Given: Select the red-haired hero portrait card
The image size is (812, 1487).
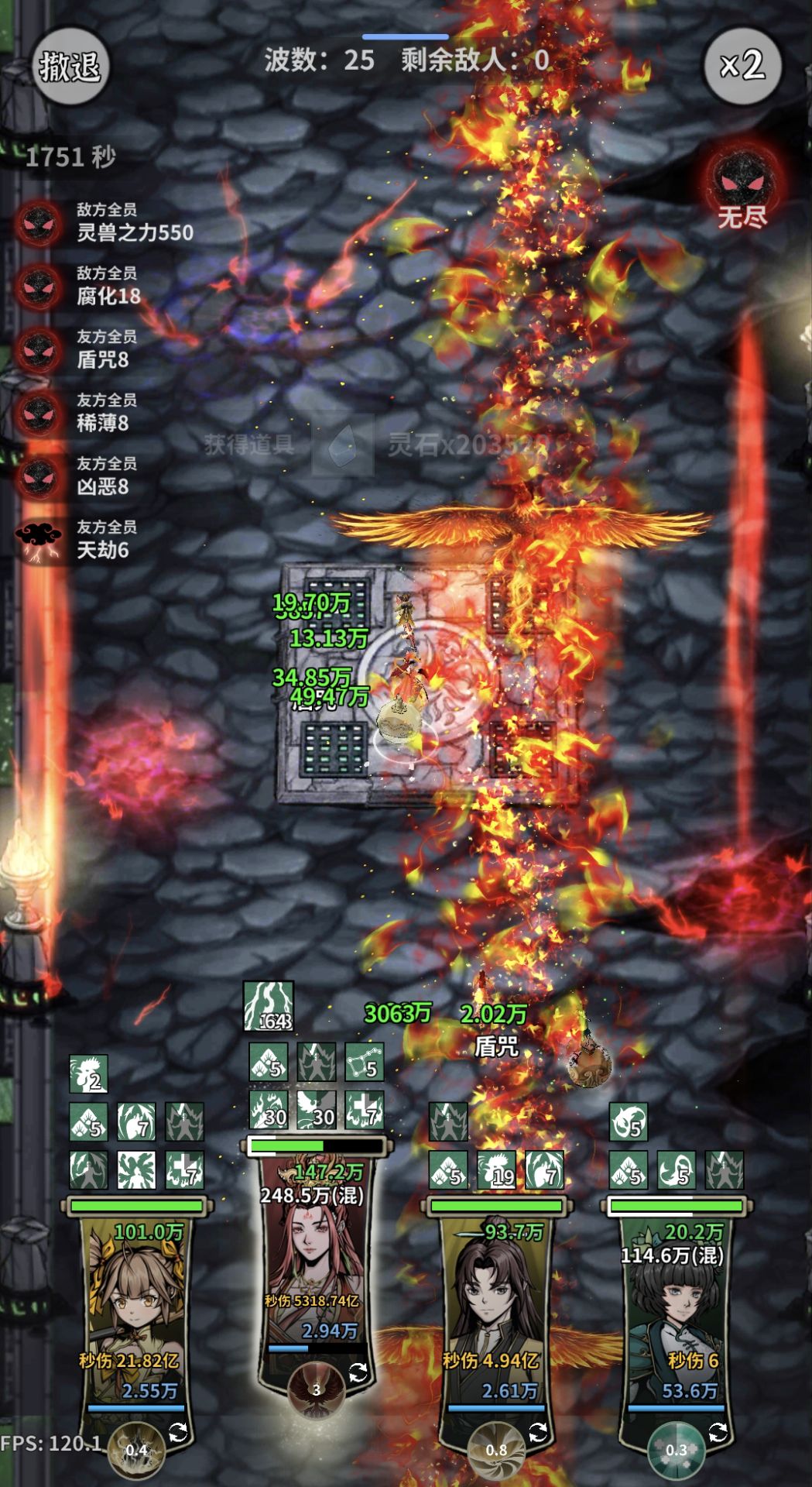Looking at the screenshot, I should (313, 1255).
